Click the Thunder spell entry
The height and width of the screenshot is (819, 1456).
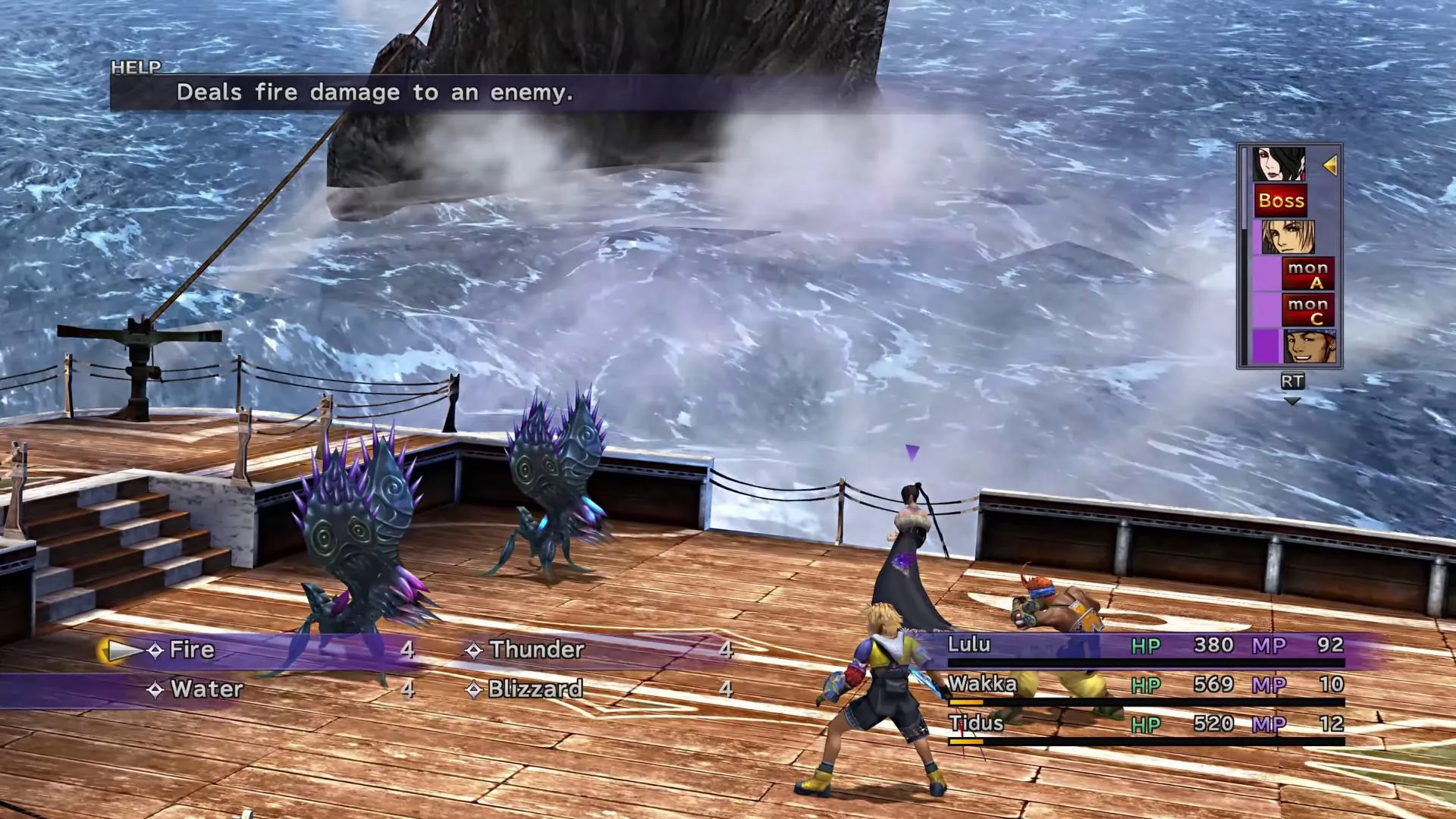coord(535,650)
